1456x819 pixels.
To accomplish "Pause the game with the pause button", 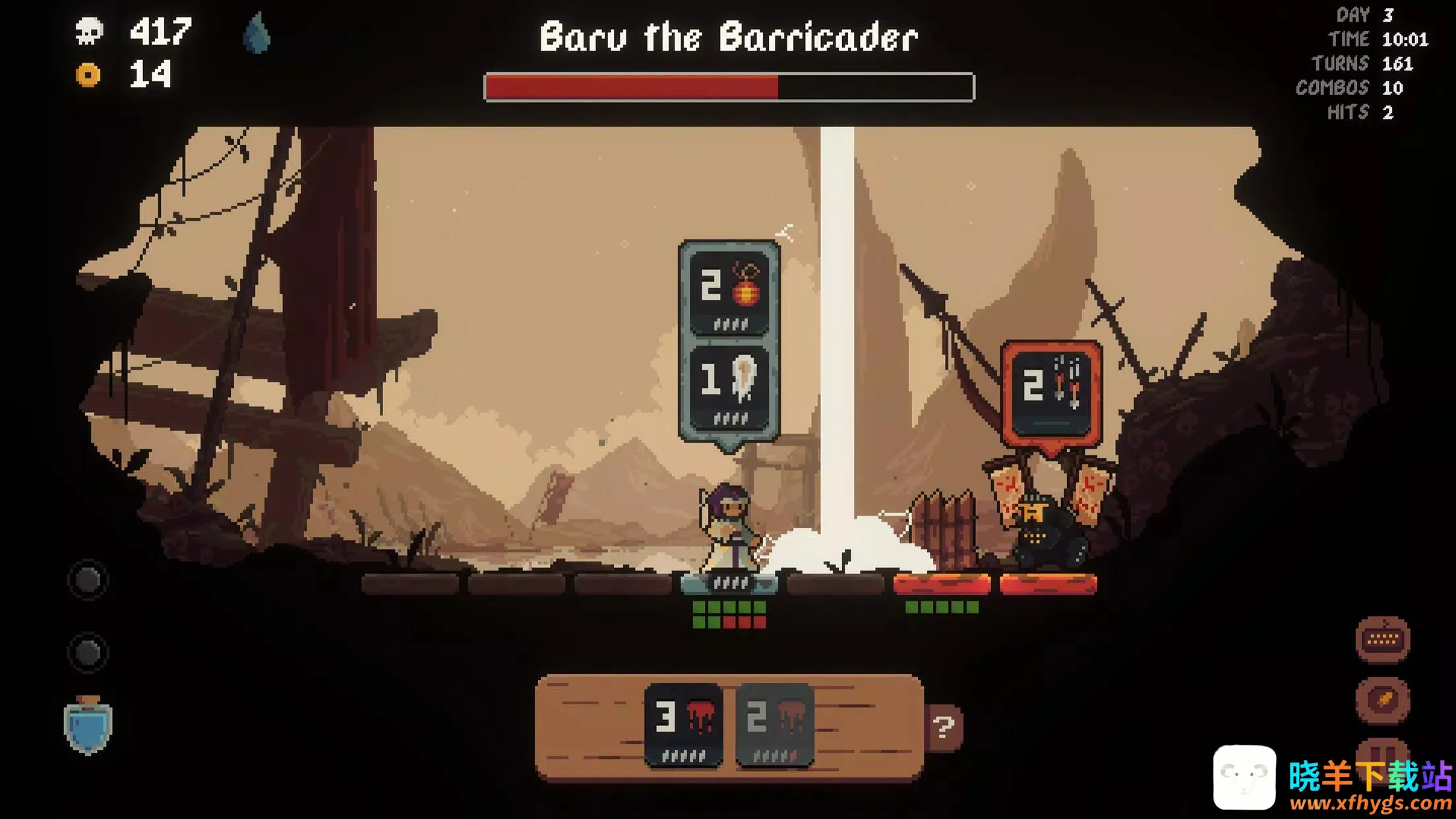I will pyautogui.click(x=1382, y=752).
